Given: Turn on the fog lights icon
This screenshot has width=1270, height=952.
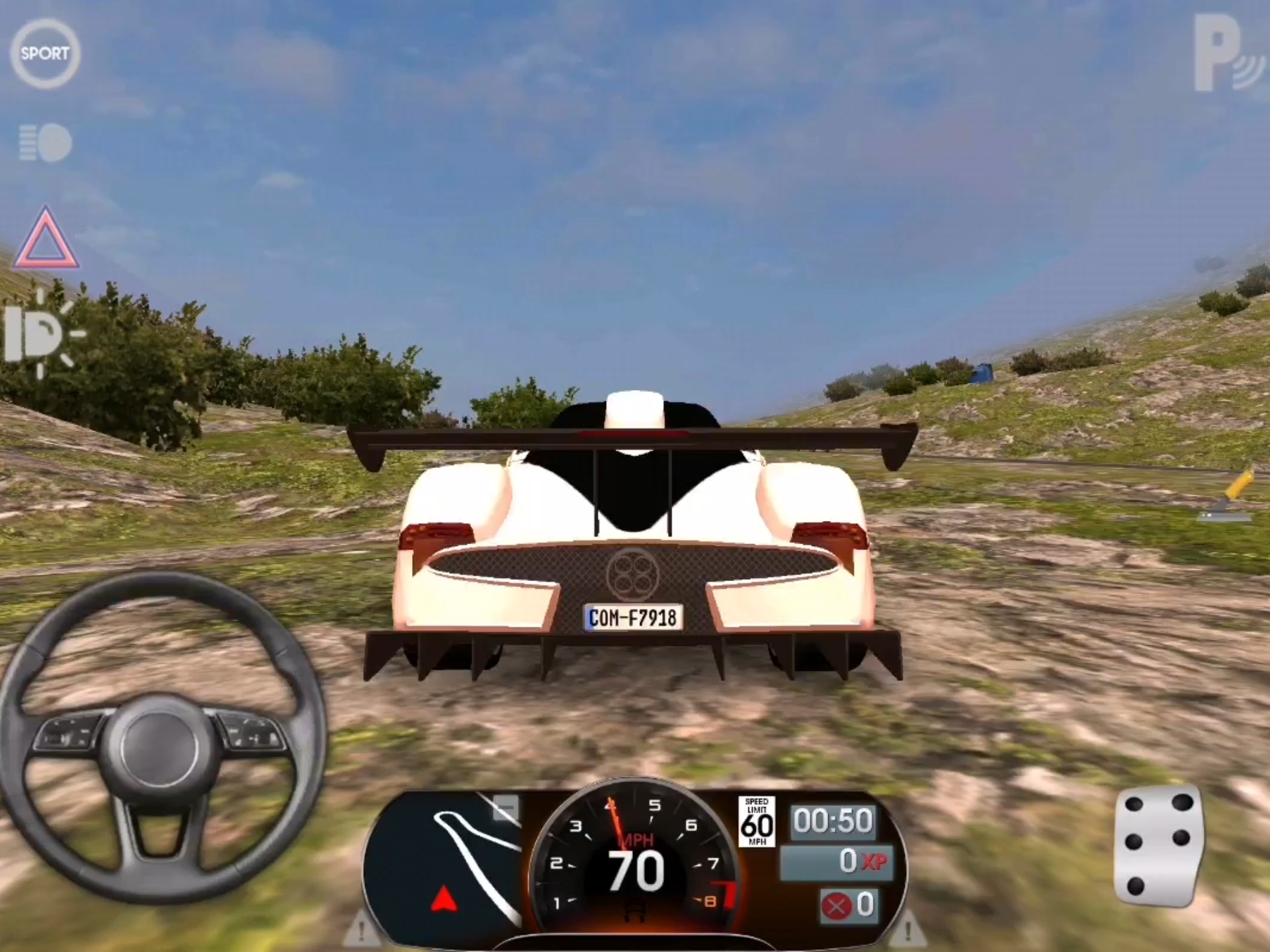Looking at the screenshot, I should click(x=45, y=143).
